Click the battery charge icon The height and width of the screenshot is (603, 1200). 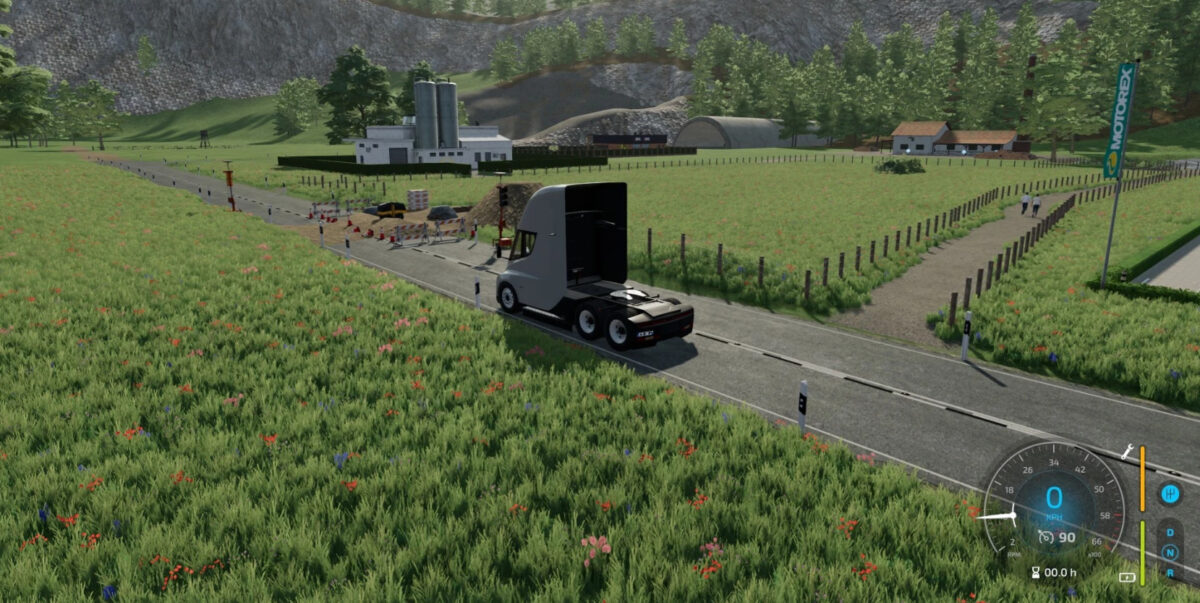1127,577
